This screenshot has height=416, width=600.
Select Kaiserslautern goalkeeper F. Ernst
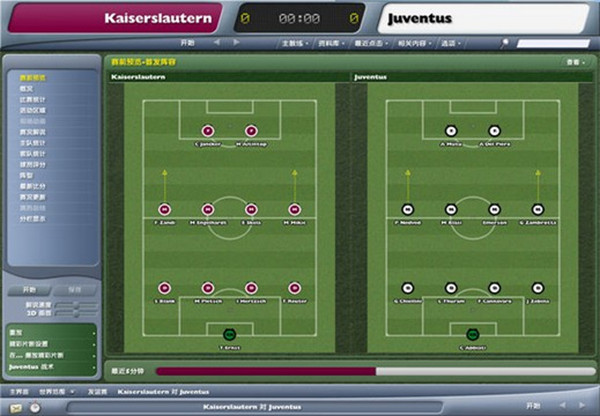click(231, 332)
